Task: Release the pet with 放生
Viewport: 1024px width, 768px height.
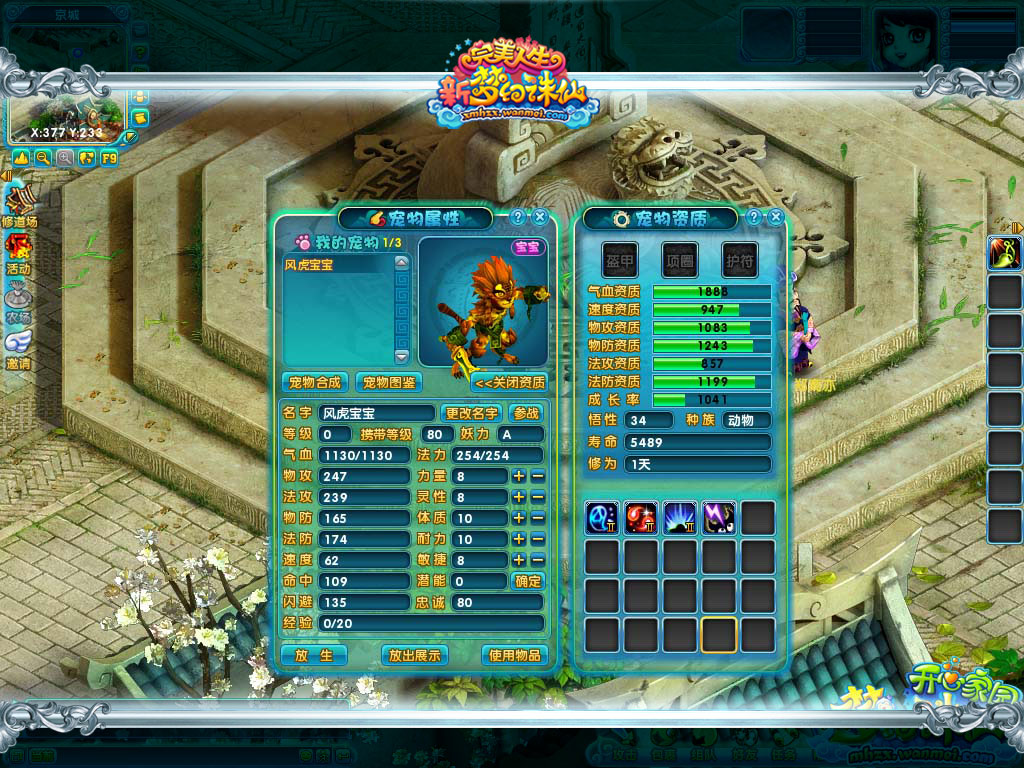Action: (x=313, y=655)
